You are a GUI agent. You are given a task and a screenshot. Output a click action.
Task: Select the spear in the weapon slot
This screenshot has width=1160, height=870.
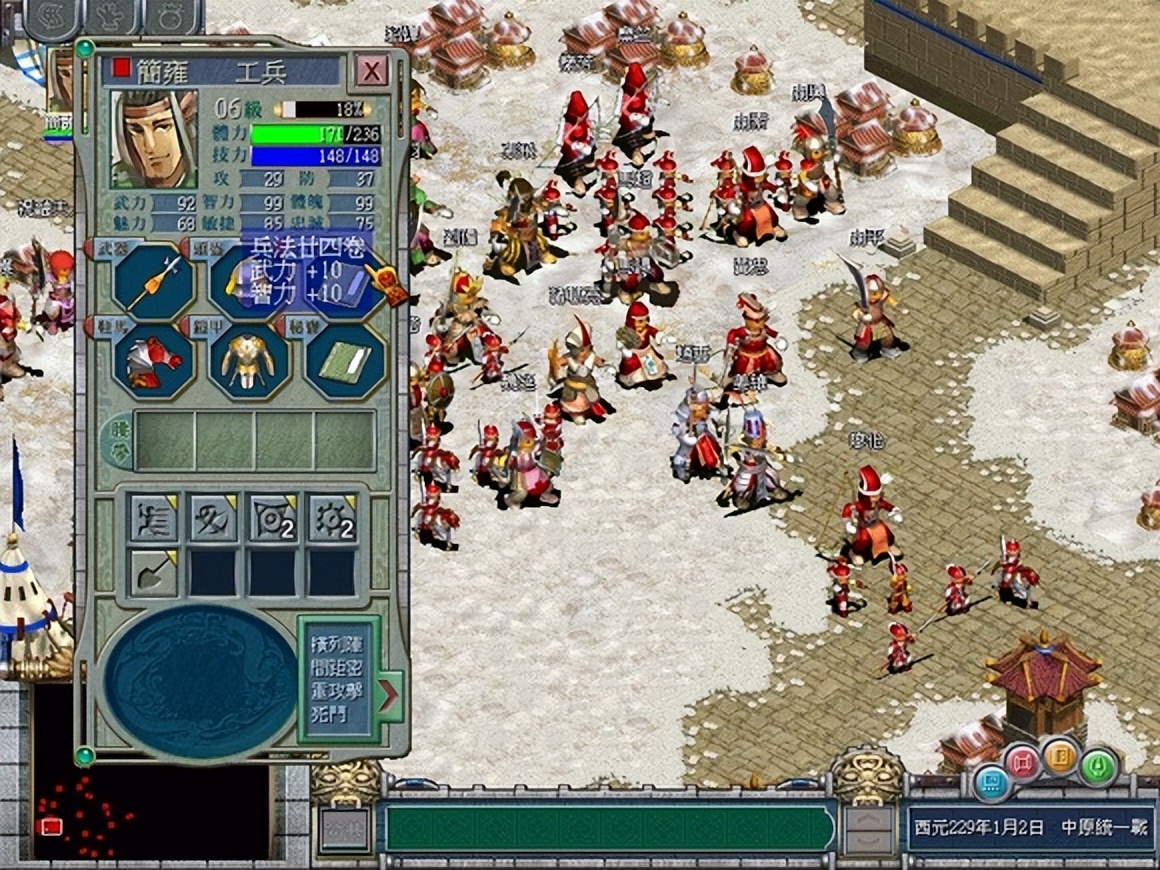pos(153,282)
